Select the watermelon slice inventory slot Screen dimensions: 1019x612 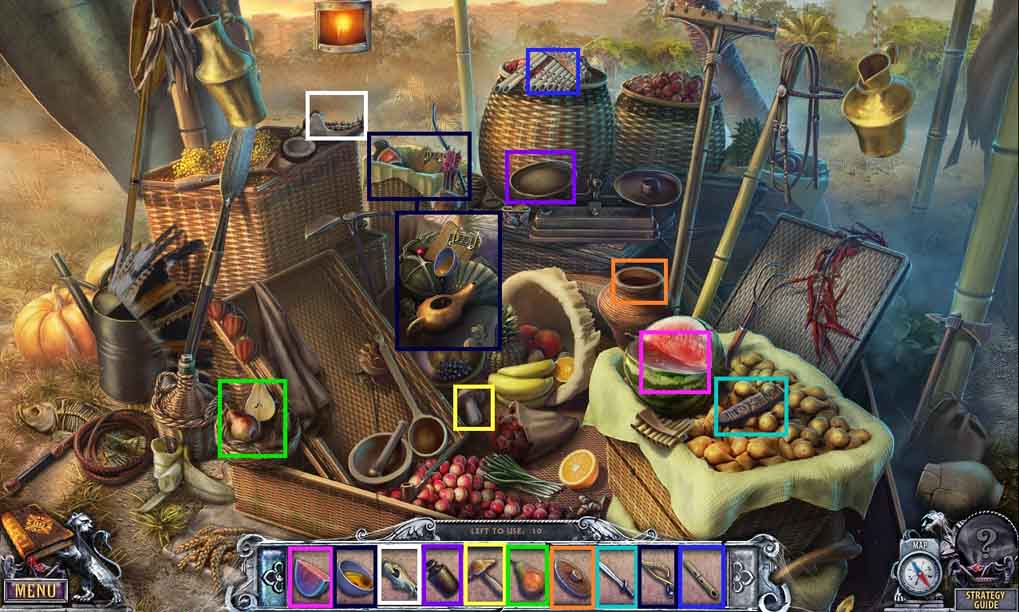[310, 576]
